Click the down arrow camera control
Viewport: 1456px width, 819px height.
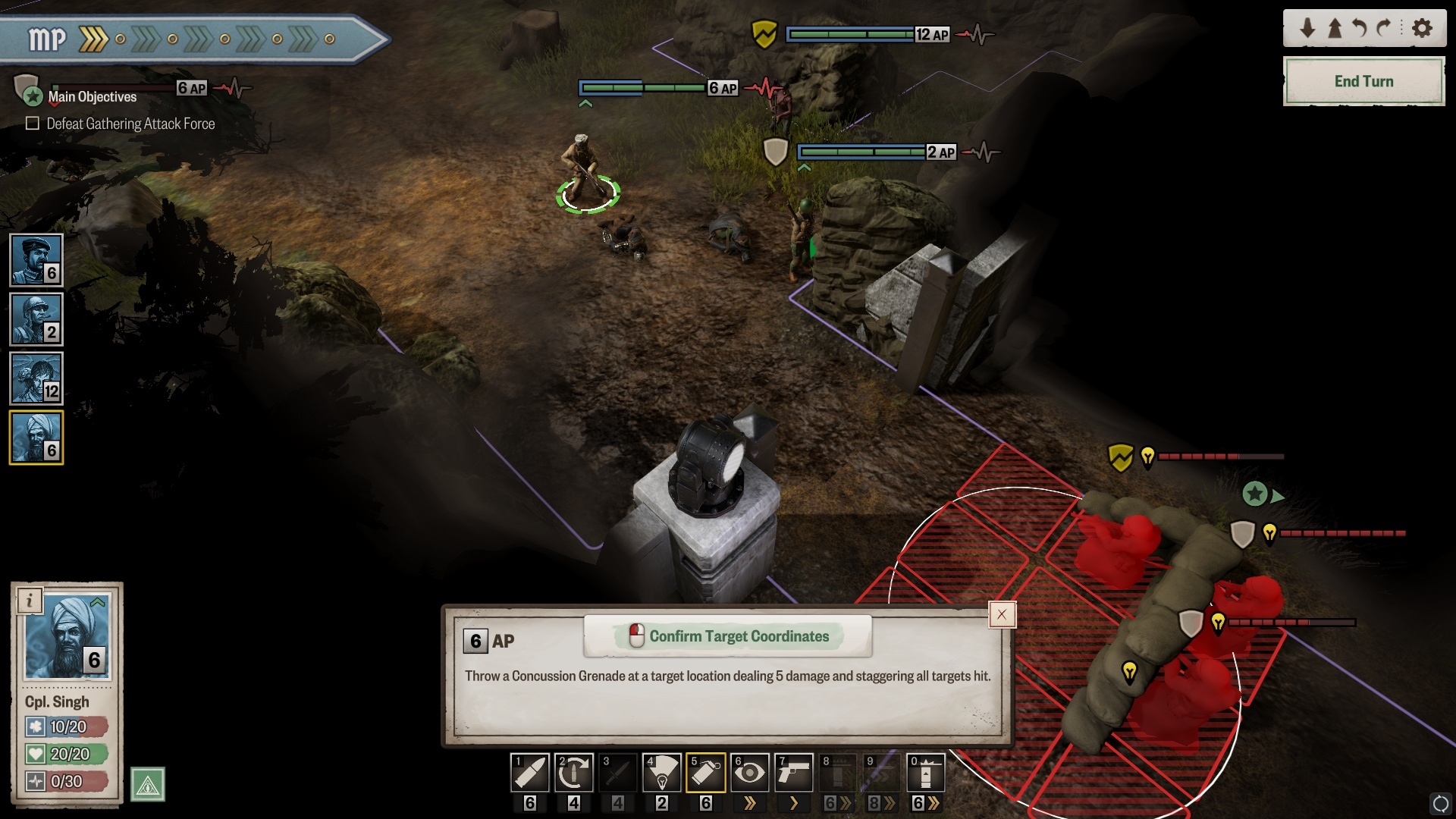[1307, 29]
